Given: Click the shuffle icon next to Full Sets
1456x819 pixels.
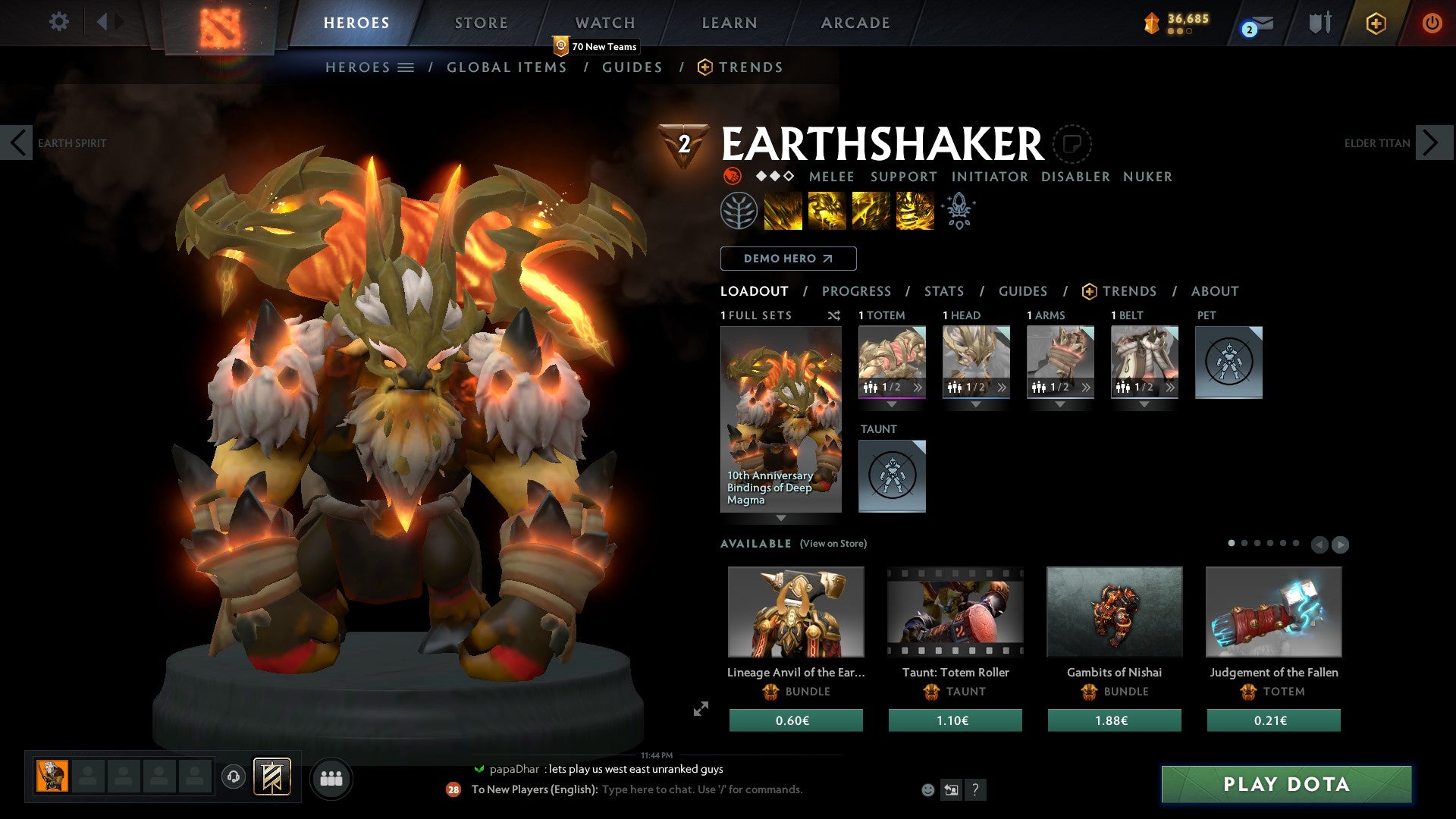Looking at the screenshot, I should [834, 316].
